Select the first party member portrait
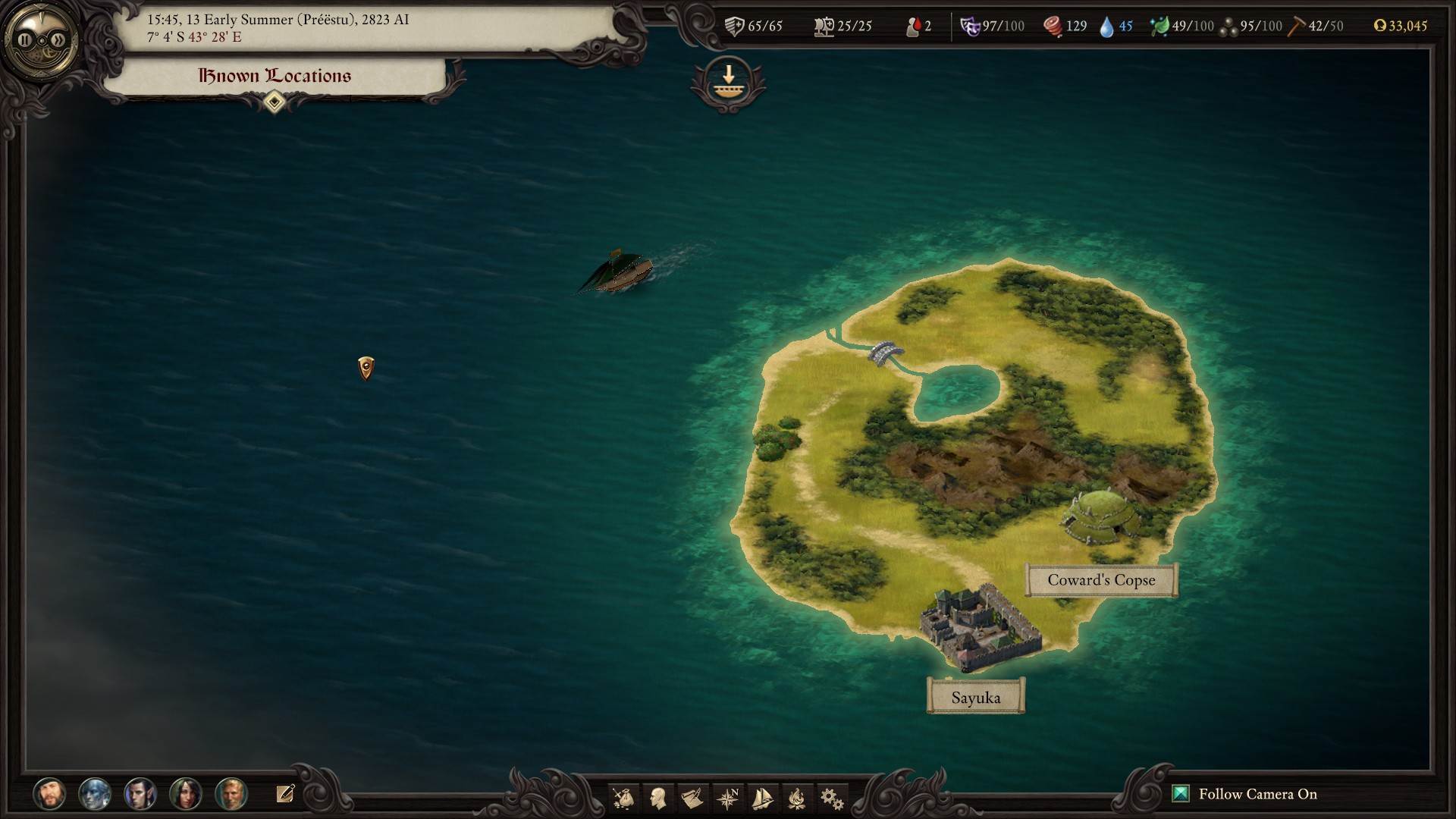This screenshot has height=819, width=1456. [x=52, y=794]
